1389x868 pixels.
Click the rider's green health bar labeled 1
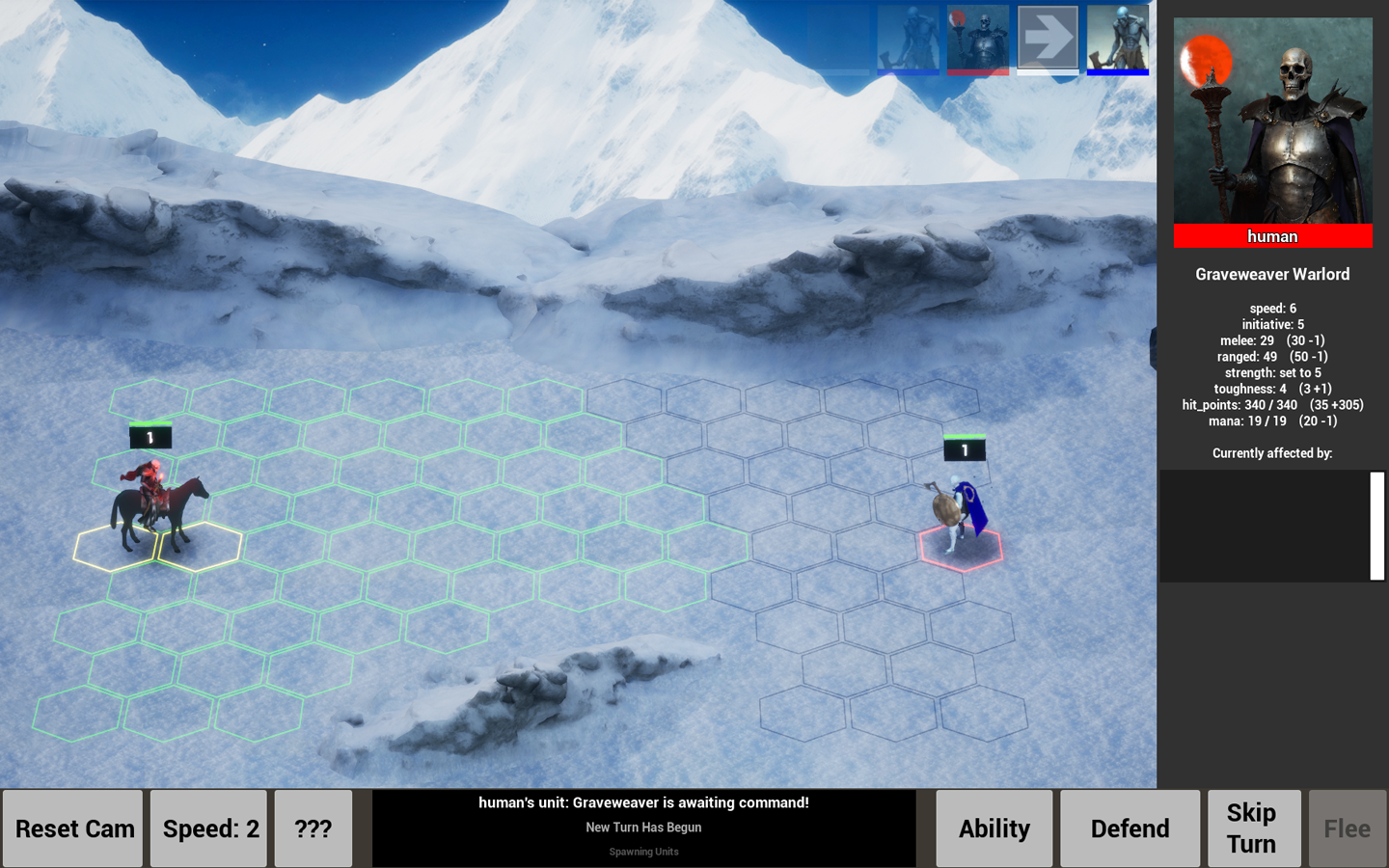(x=150, y=436)
